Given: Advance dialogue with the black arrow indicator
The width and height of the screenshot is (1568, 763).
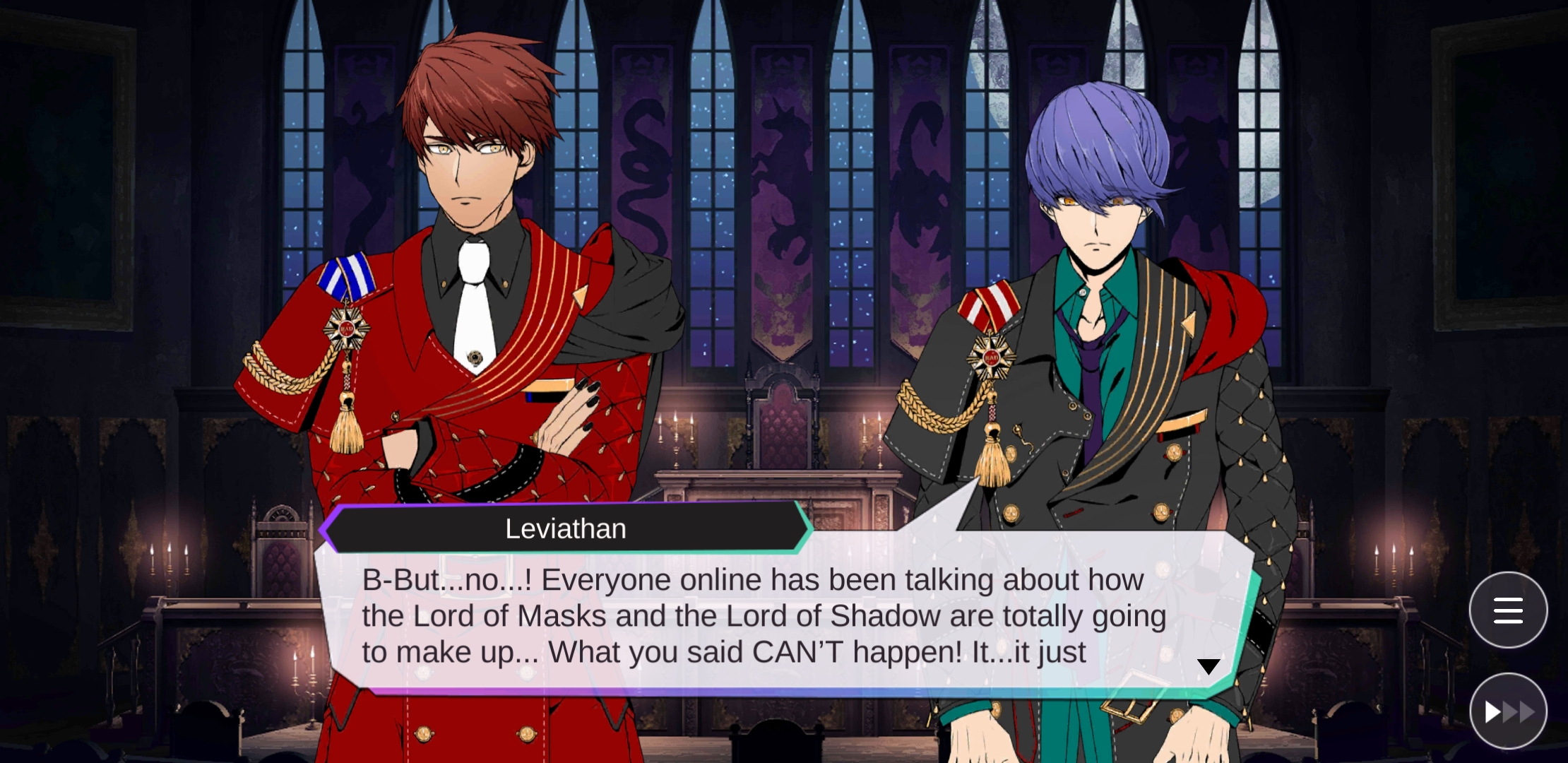Looking at the screenshot, I should [1208, 666].
